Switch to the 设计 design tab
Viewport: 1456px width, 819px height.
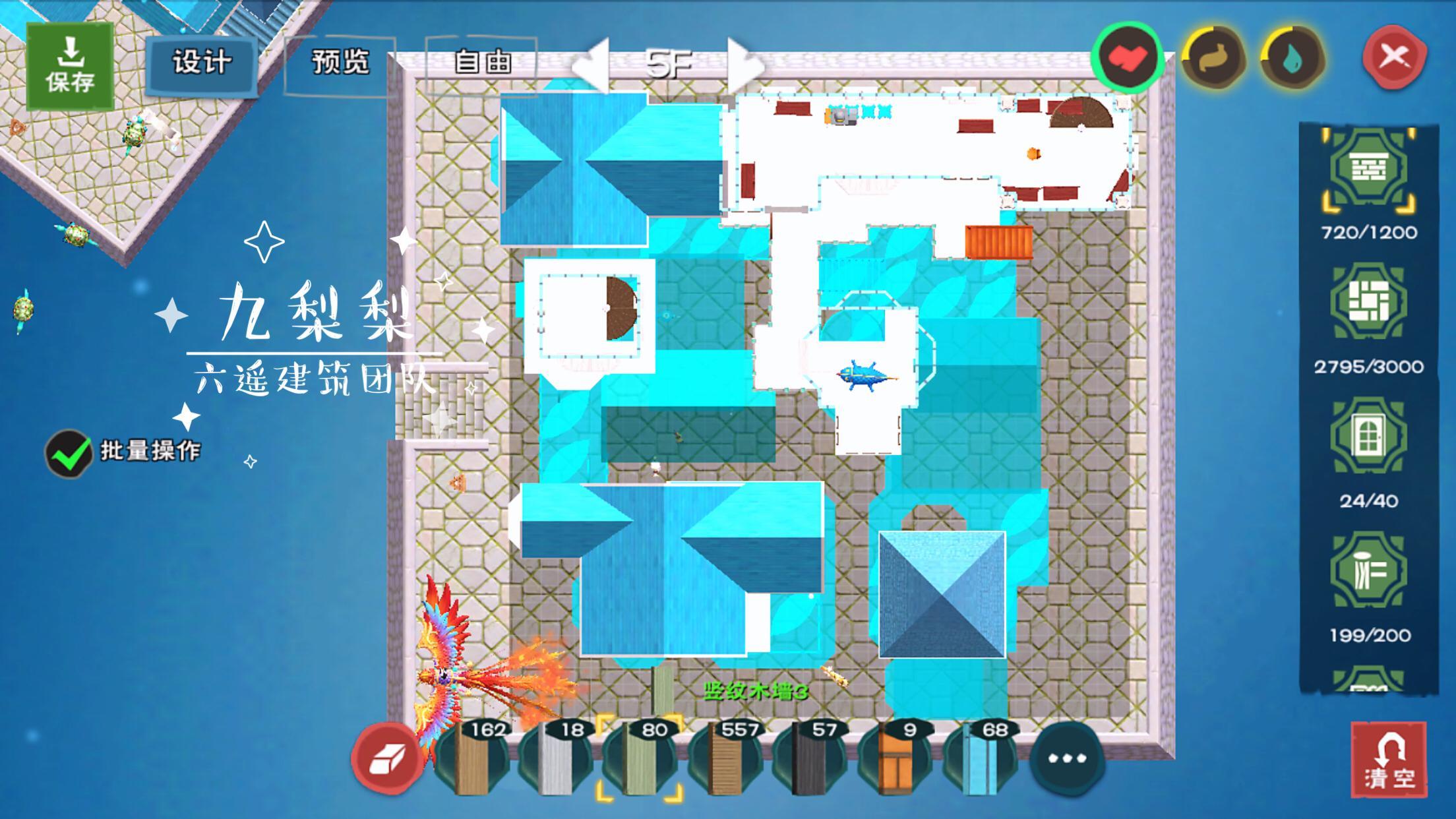point(202,64)
